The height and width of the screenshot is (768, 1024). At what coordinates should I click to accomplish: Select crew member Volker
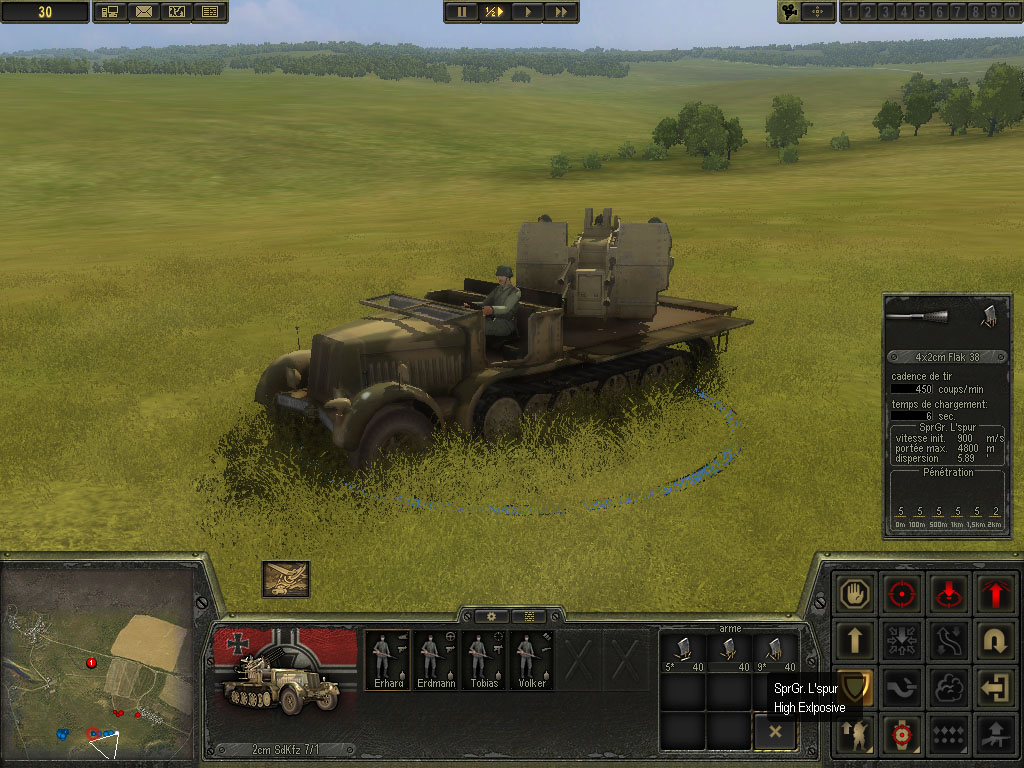pyautogui.click(x=532, y=661)
